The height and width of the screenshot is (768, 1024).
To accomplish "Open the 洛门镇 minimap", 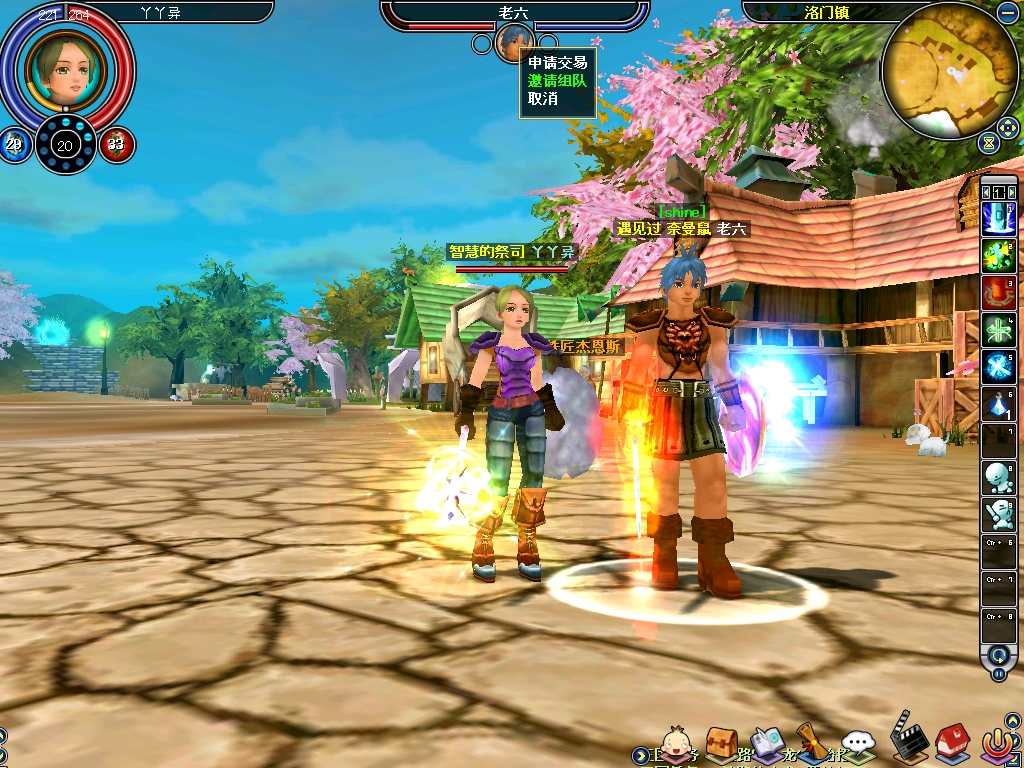I will 949,70.
